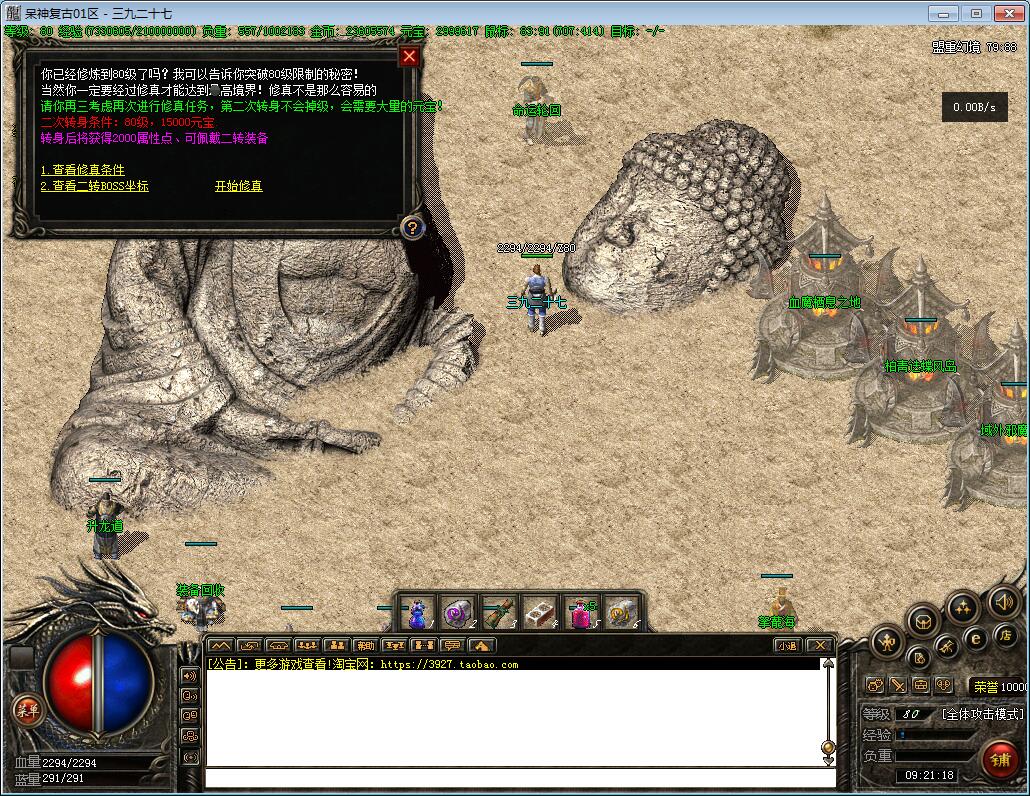Close the NPC dialogue with the red X
The width and height of the screenshot is (1030, 796).
click(408, 56)
